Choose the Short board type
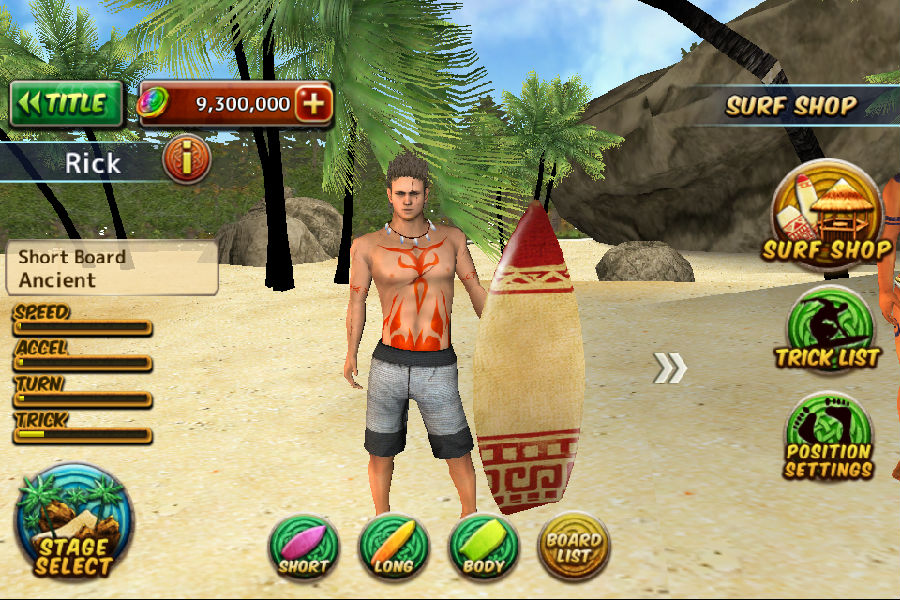900x600 pixels. (x=304, y=546)
